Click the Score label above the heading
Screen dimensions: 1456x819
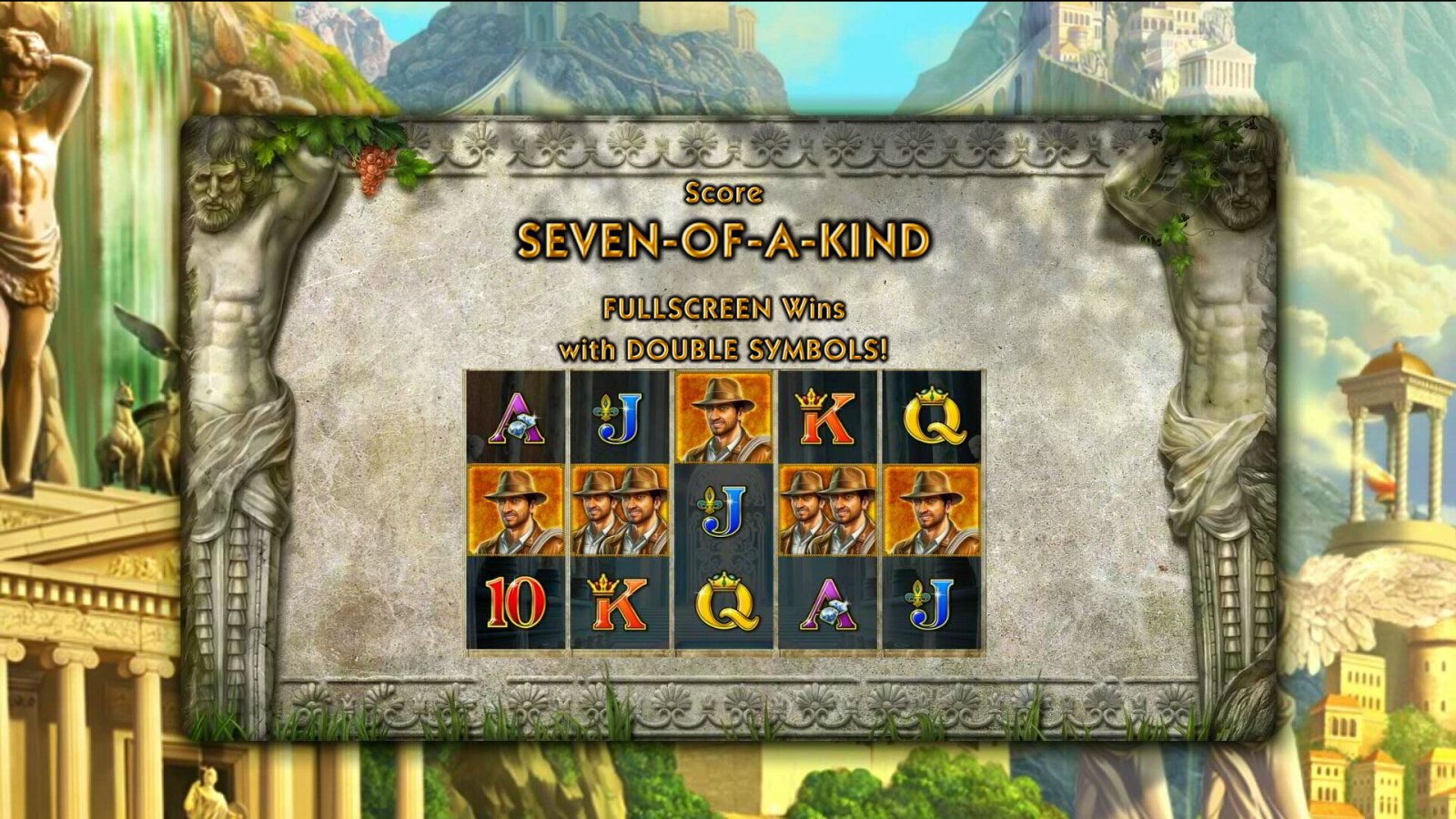click(723, 192)
